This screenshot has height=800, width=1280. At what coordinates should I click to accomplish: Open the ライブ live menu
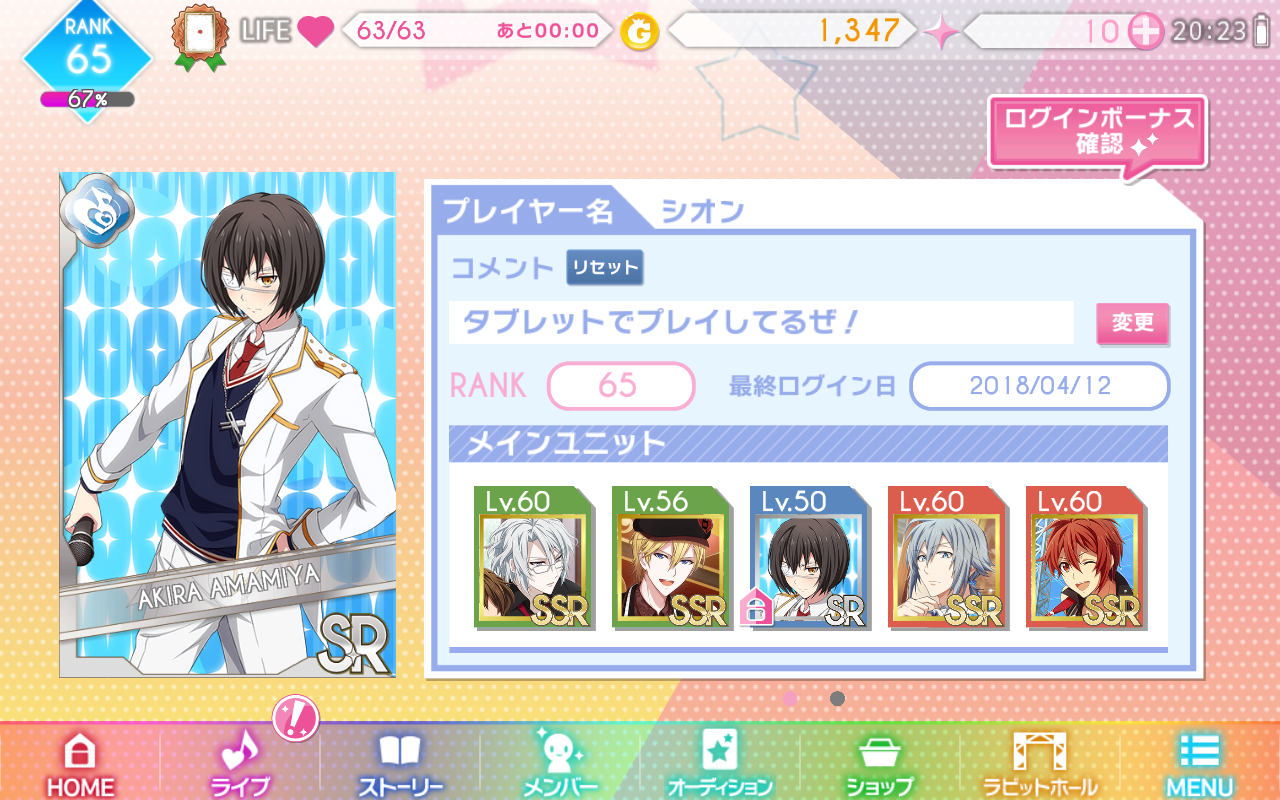click(240, 764)
